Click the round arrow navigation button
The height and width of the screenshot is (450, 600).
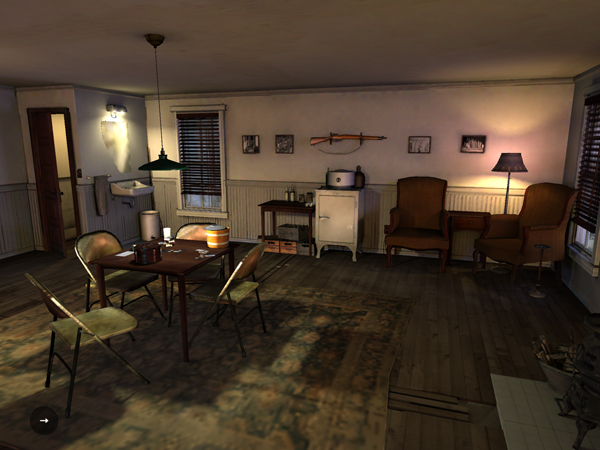pos(43,420)
